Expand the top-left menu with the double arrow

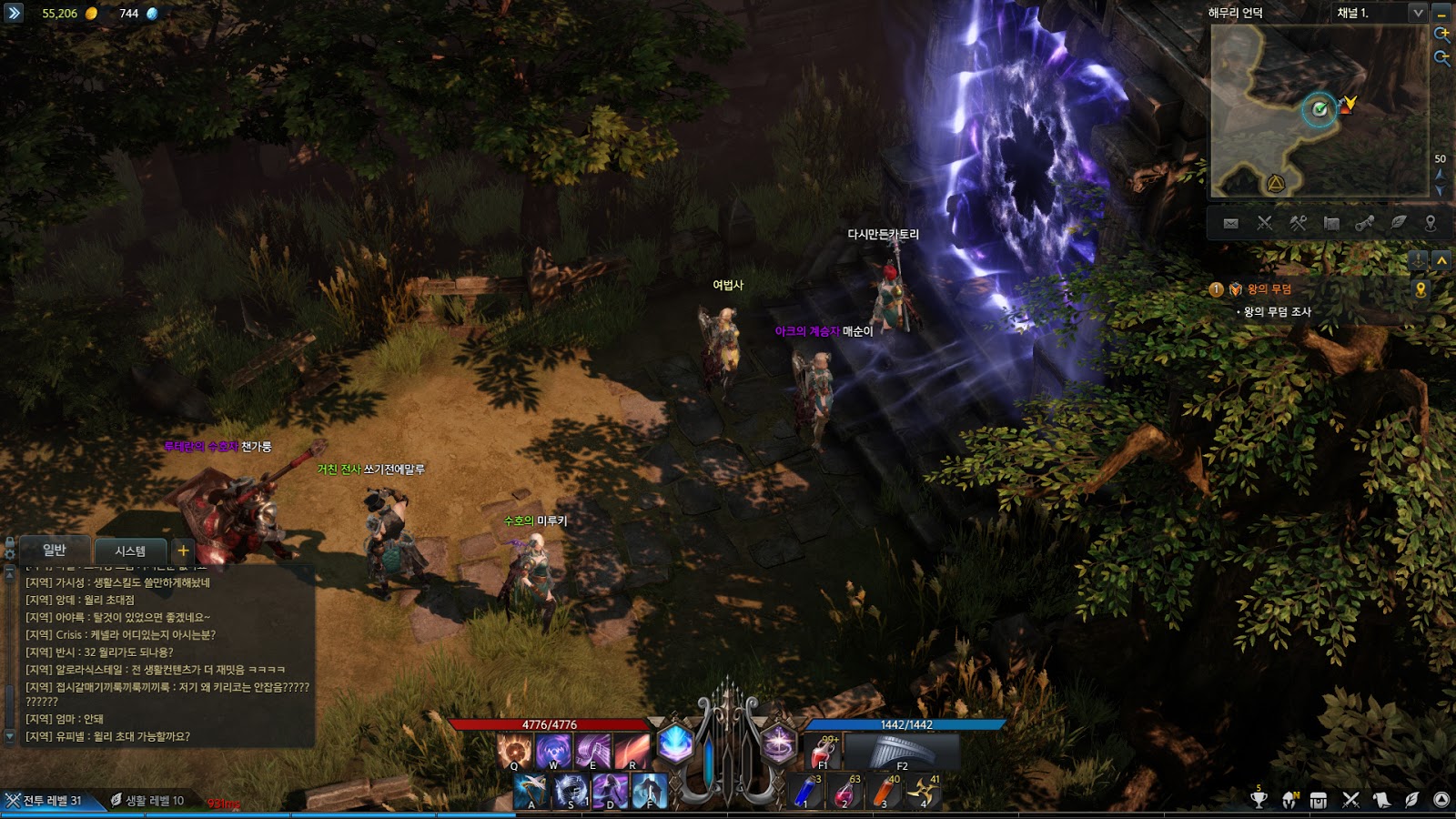coord(13,13)
